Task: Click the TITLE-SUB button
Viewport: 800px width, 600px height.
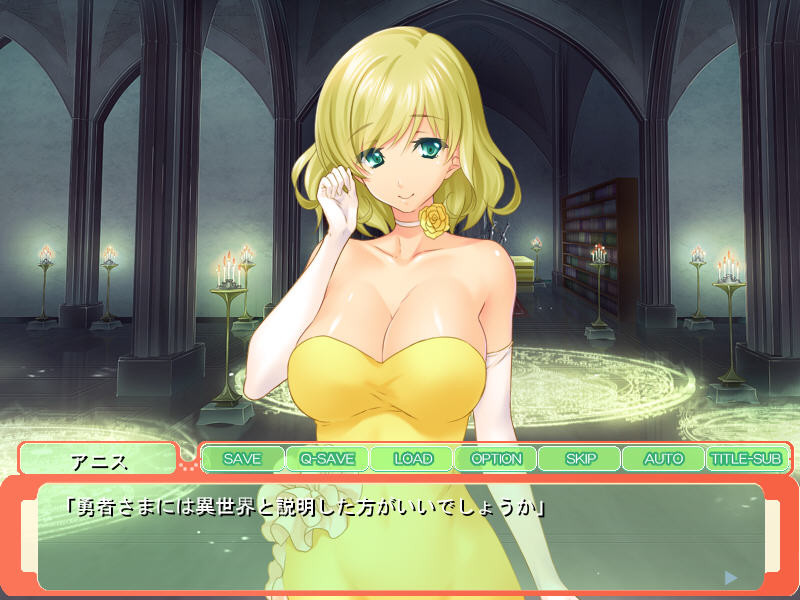Action: click(746, 459)
